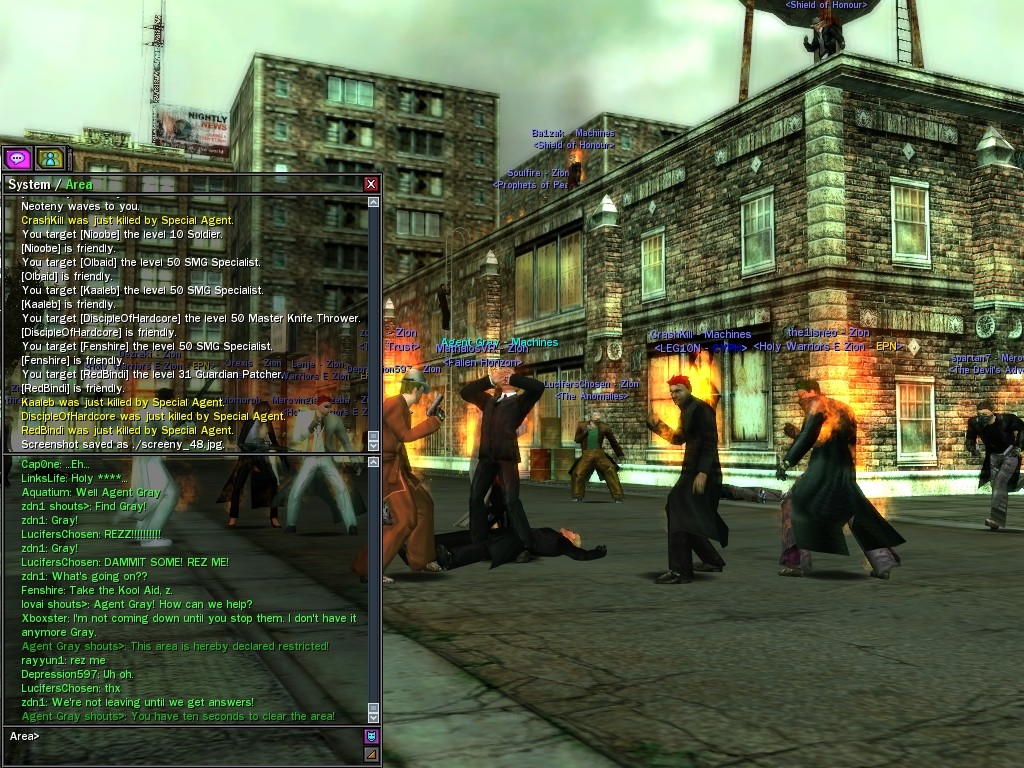This screenshot has height=768, width=1024.
Task: Click the area chat's scroll-up arrow
Action: 374,462
